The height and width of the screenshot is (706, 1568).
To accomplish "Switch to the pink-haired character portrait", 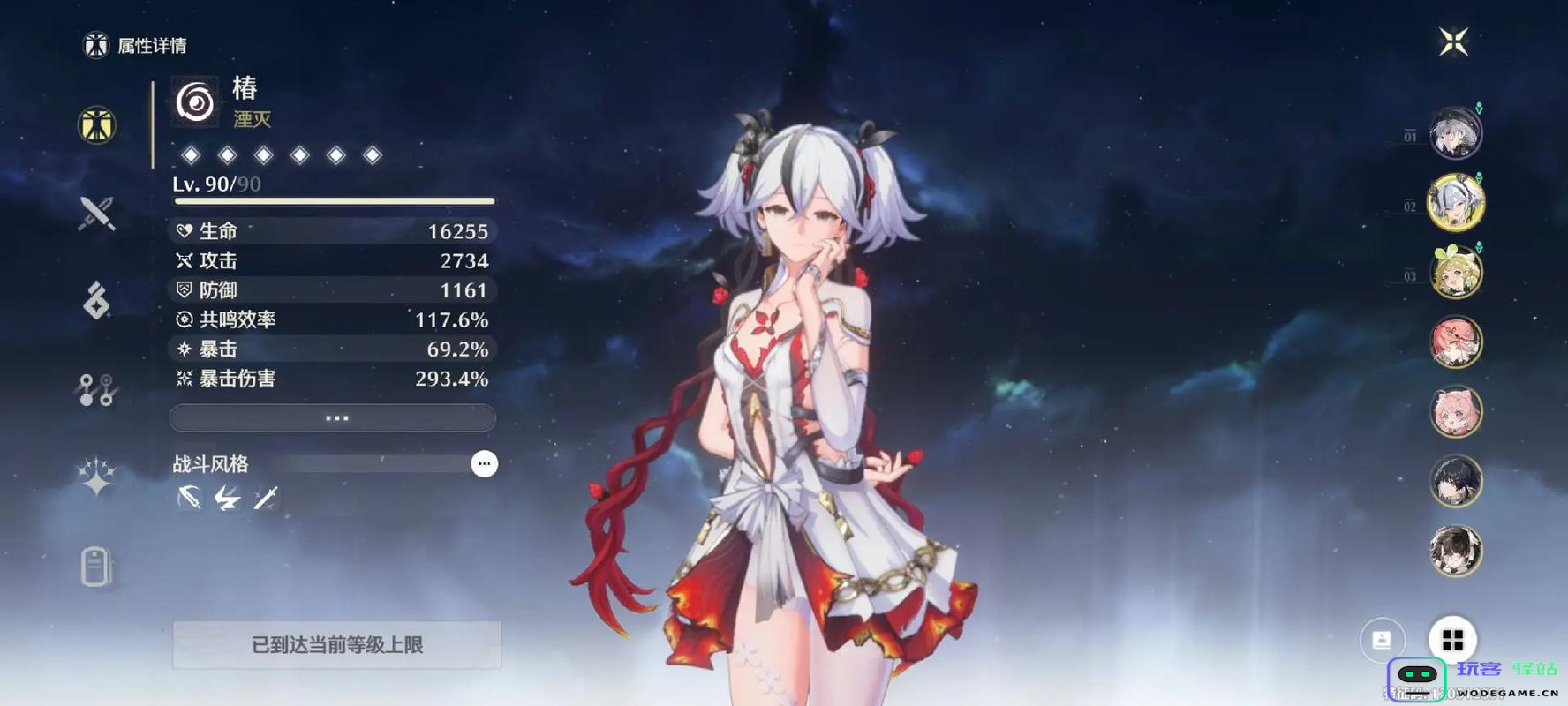I will click(1455, 412).
